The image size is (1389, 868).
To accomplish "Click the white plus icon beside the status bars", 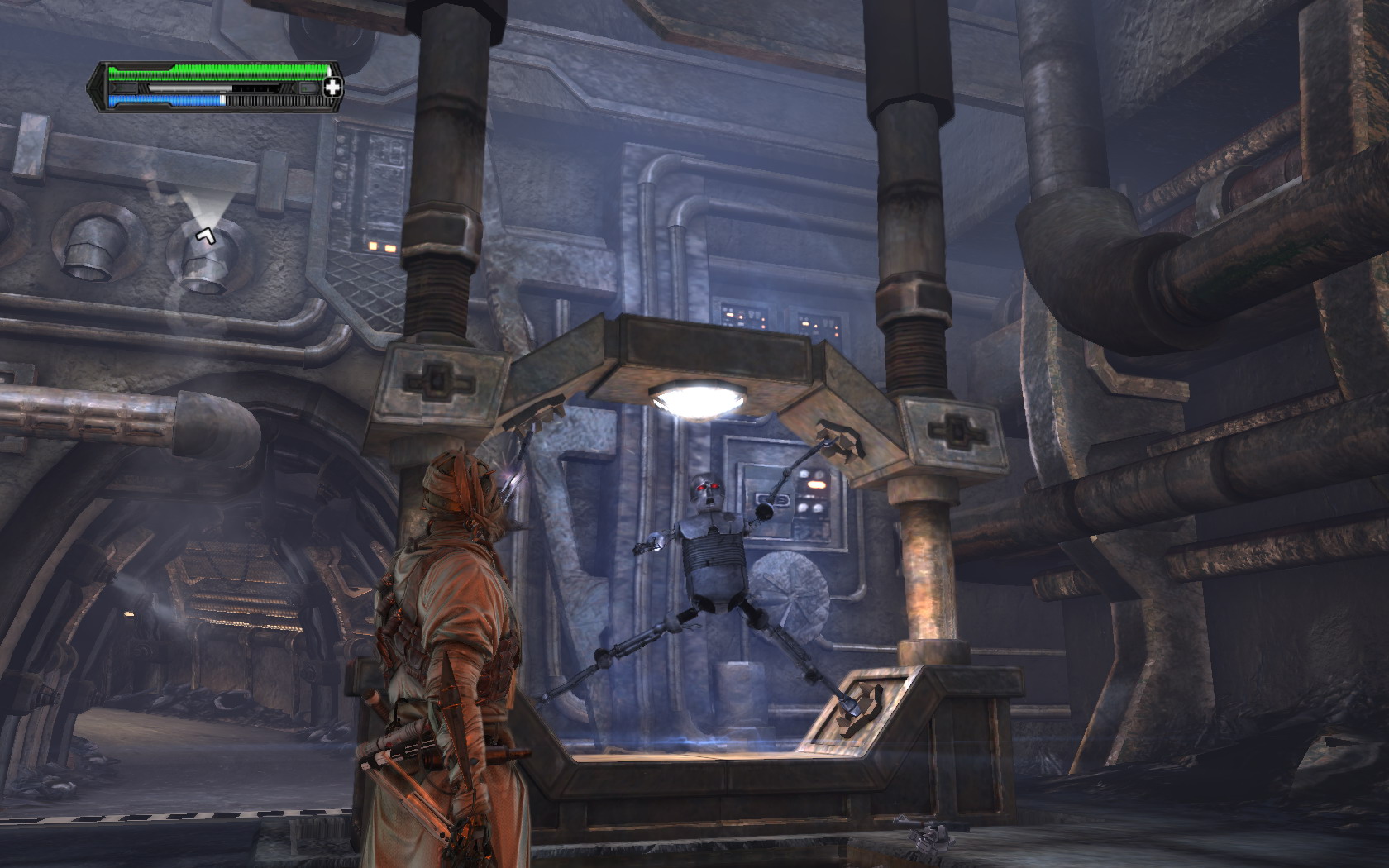I will click(x=332, y=88).
